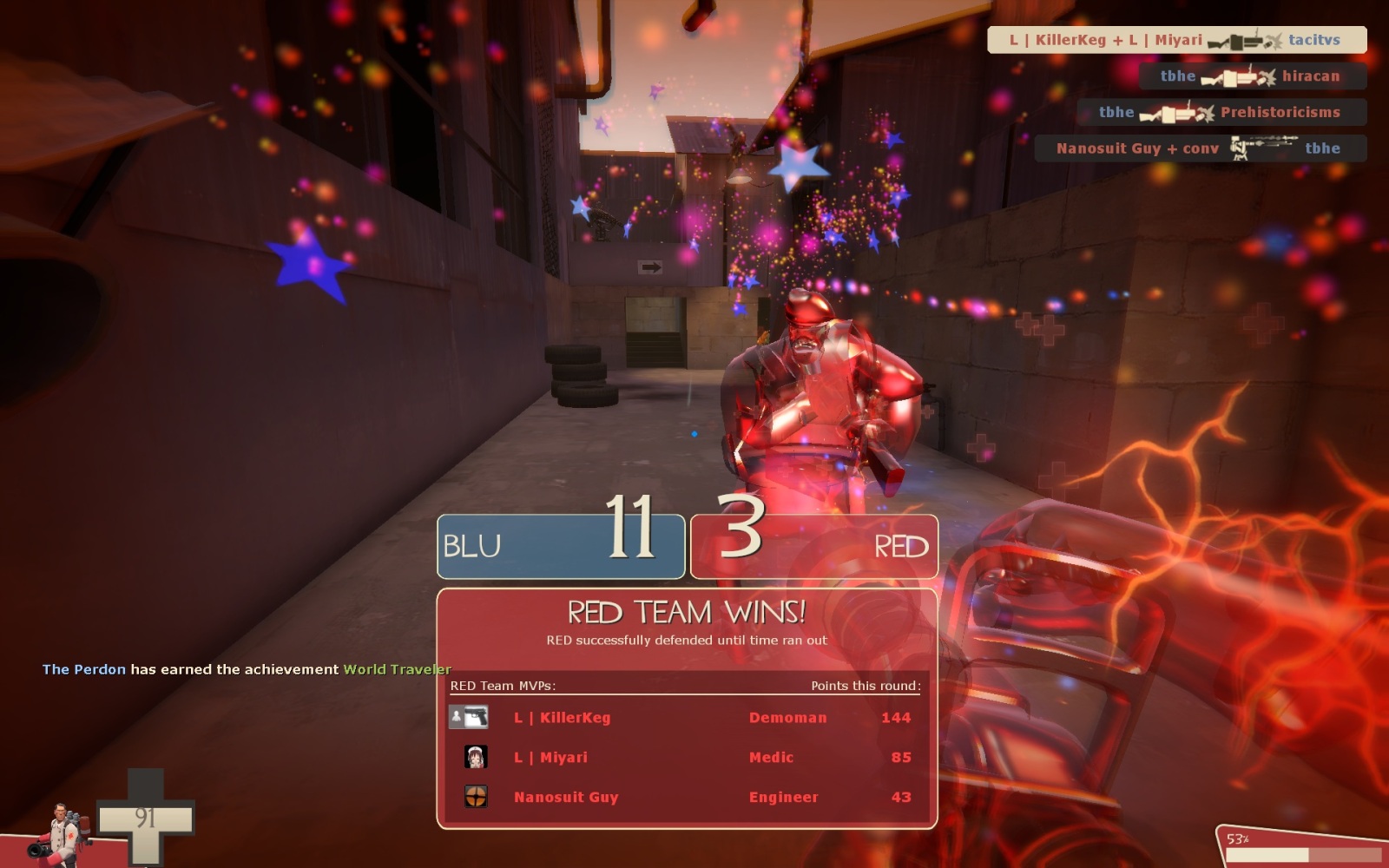Select the killfeed entry for hiracan

tap(1252, 76)
